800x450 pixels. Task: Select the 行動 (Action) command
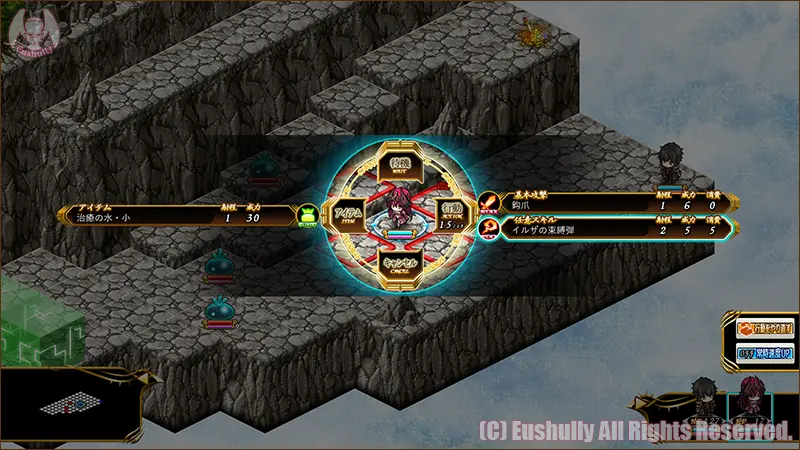coord(451,213)
